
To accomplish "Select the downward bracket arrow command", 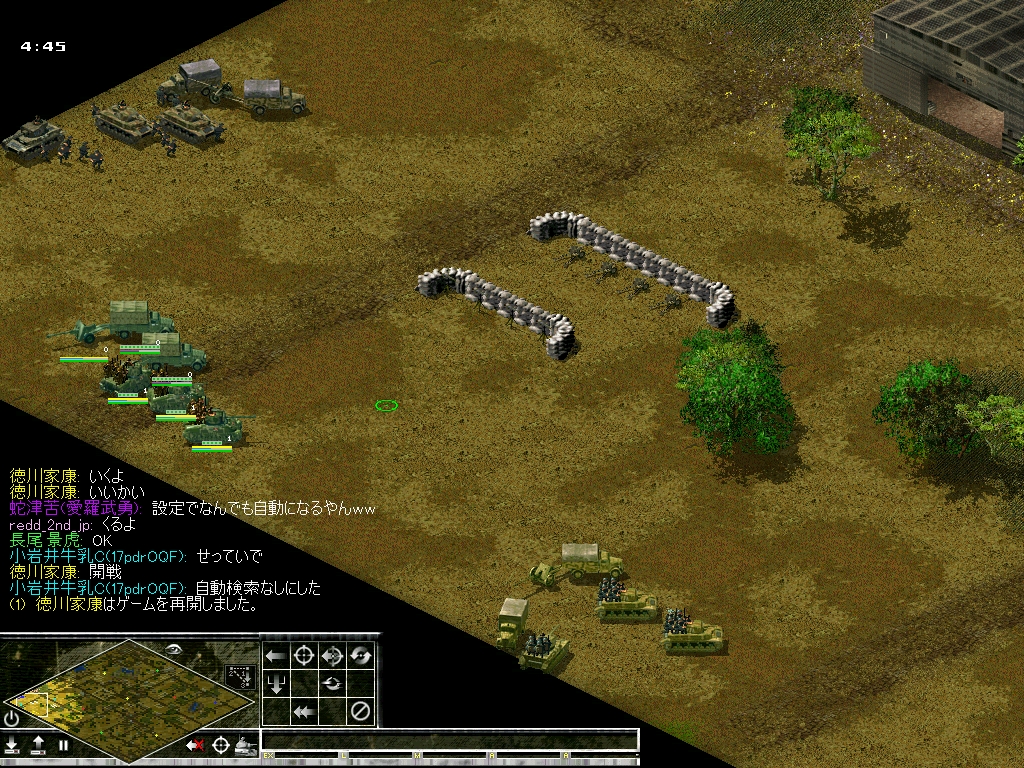I will tap(275, 684).
